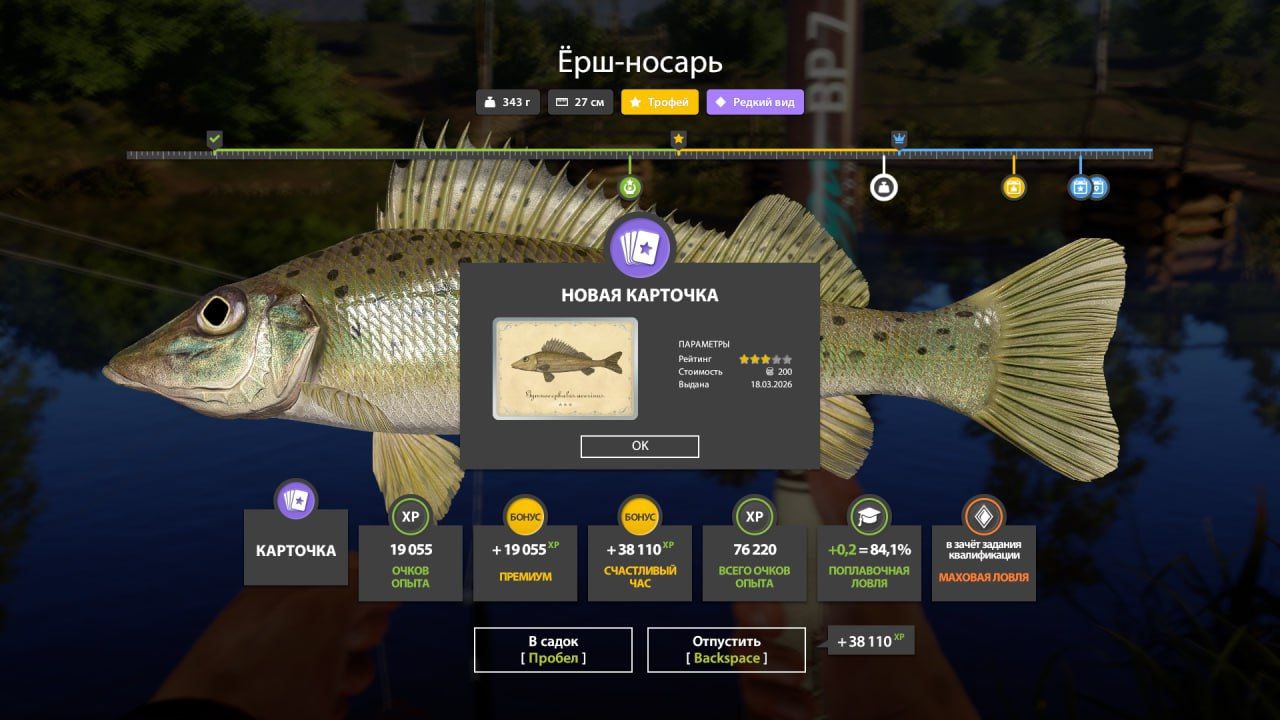
Task: Click the Счастливый час bonus tile
Action: [640, 562]
